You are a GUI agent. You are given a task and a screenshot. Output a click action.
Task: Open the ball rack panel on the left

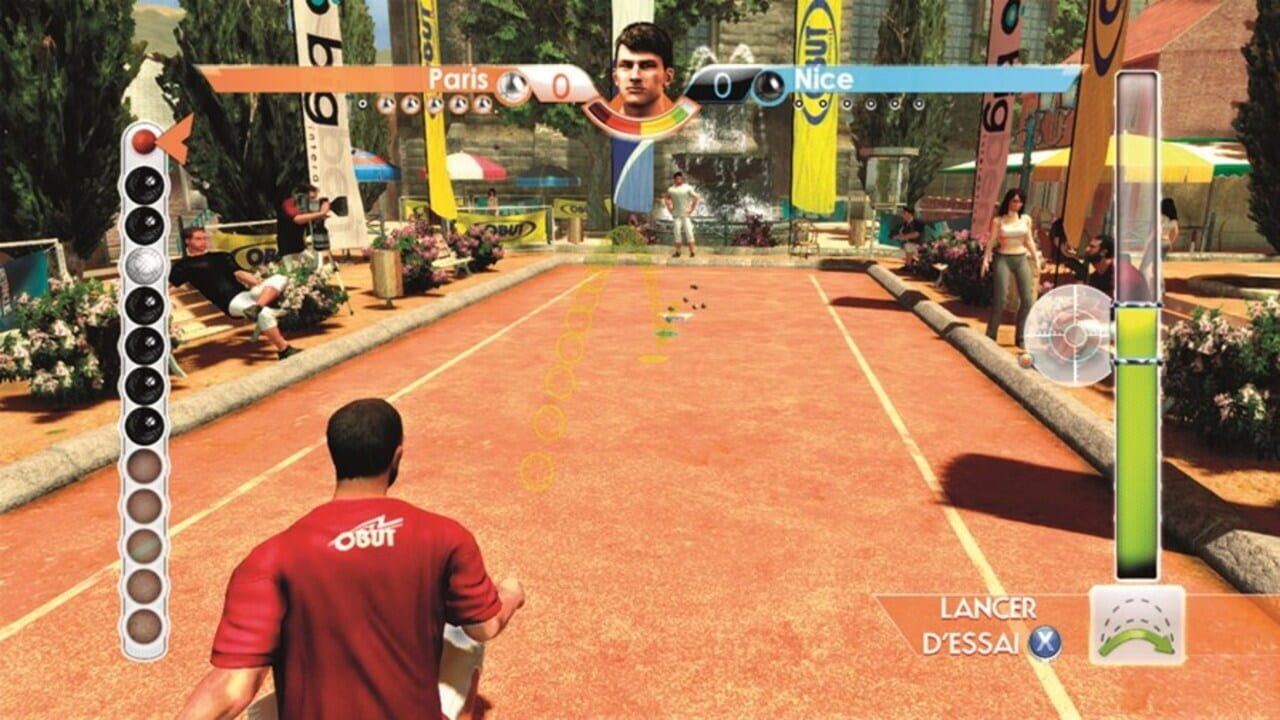coord(144,390)
